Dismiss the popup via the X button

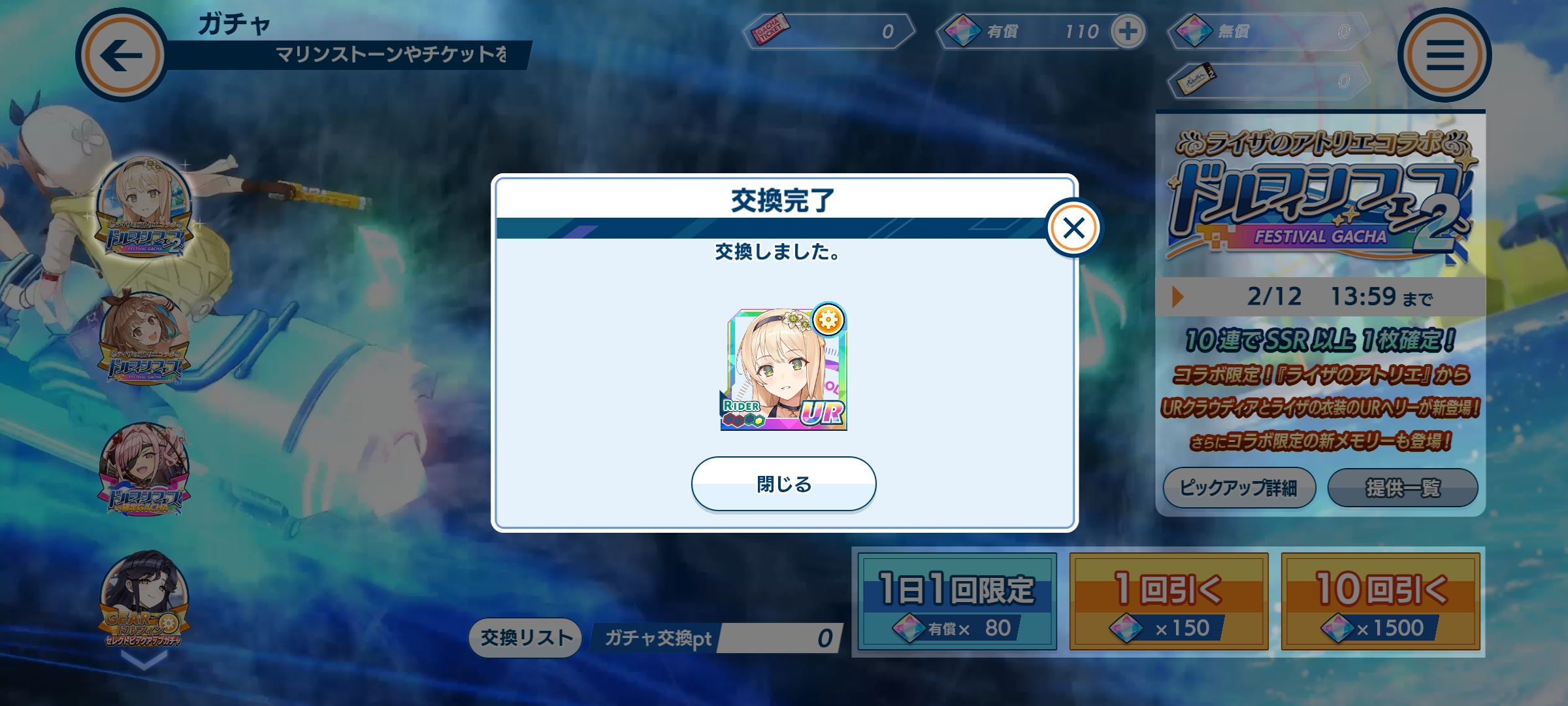(x=1073, y=228)
